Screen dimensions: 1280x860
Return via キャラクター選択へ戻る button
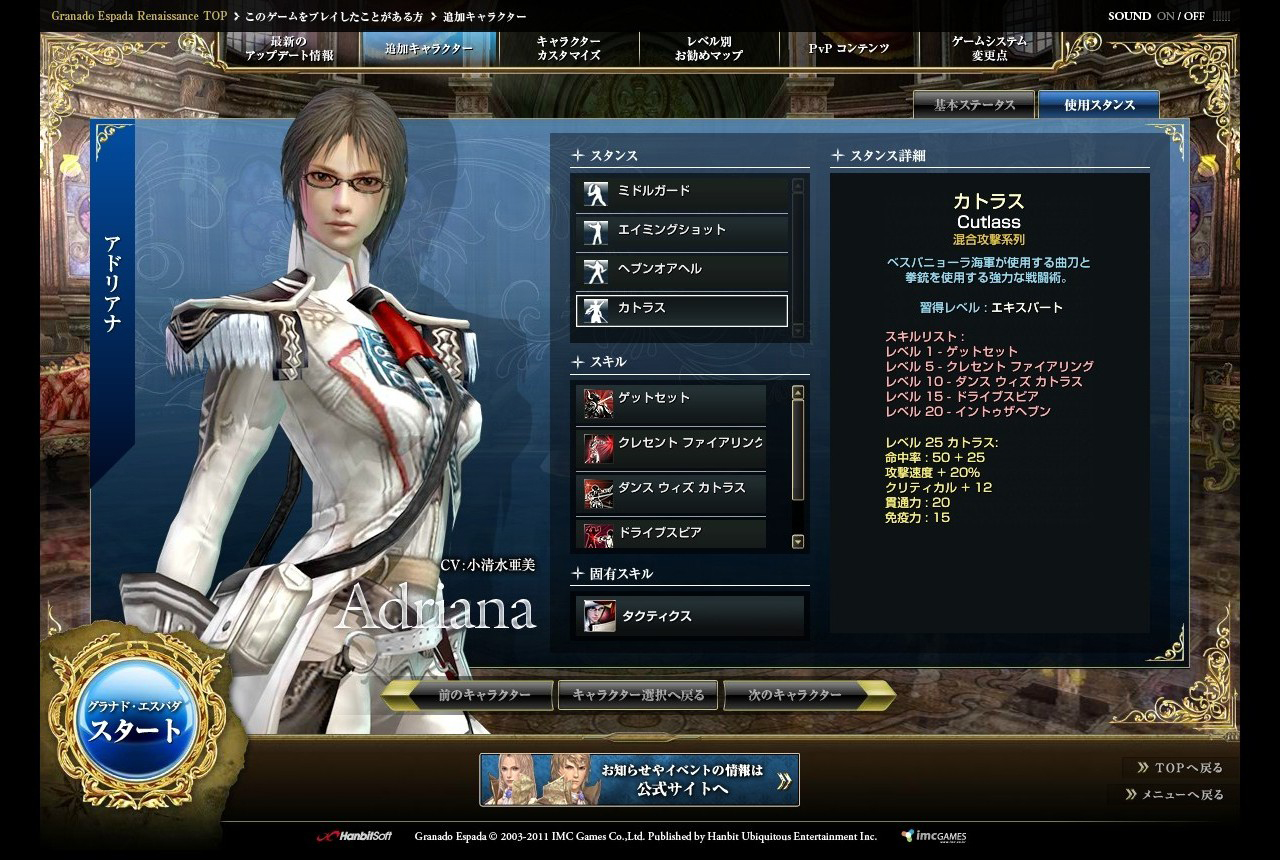click(x=638, y=695)
